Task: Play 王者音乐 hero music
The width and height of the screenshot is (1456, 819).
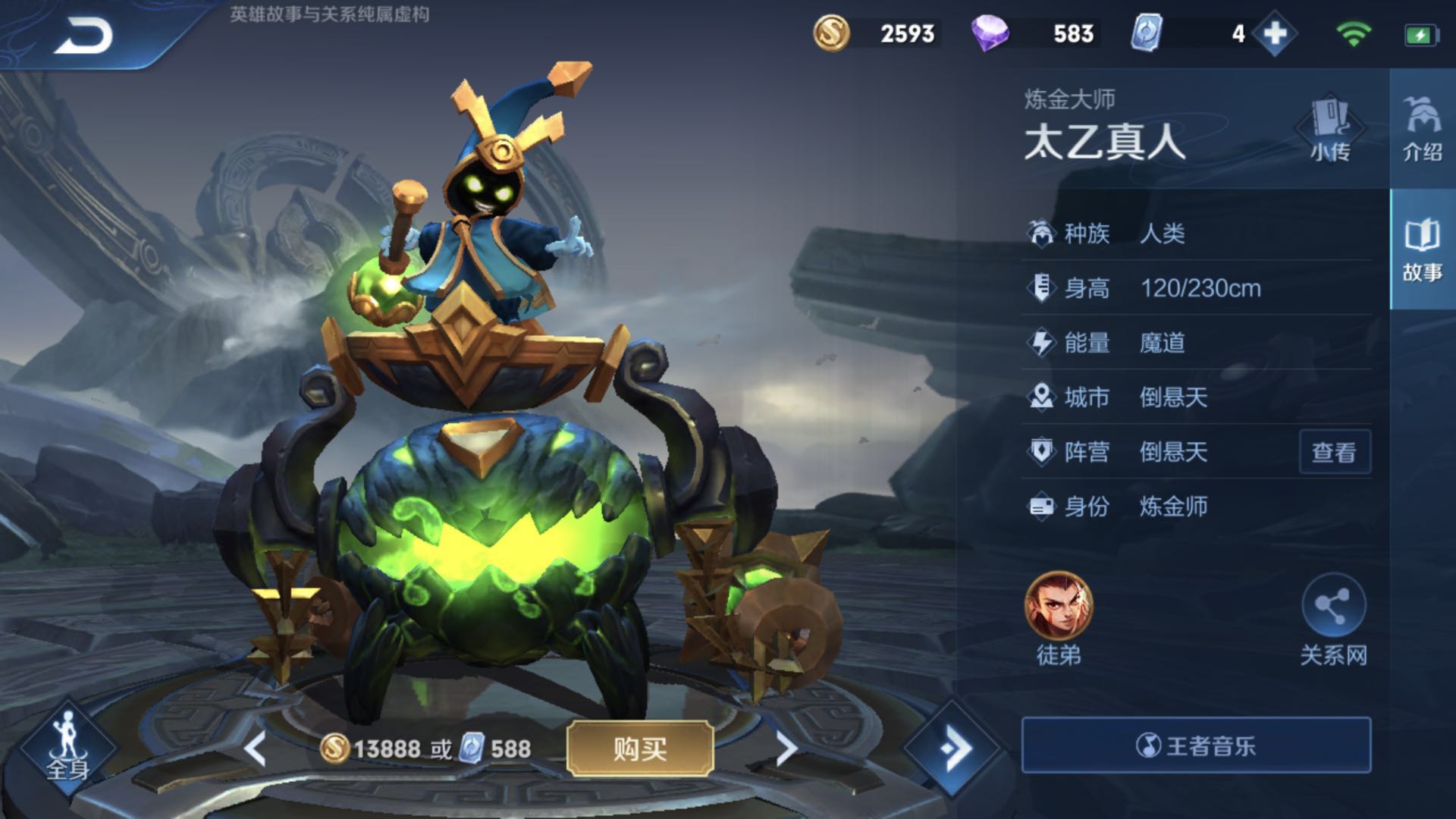Action: pyautogui.click(x=1196, y=745)
